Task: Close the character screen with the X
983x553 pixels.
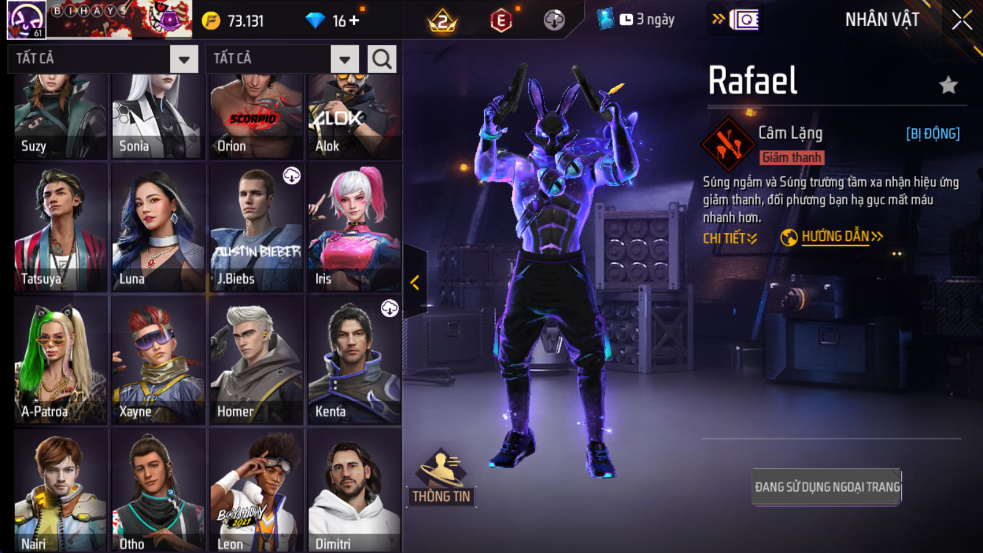Action: 961,20
